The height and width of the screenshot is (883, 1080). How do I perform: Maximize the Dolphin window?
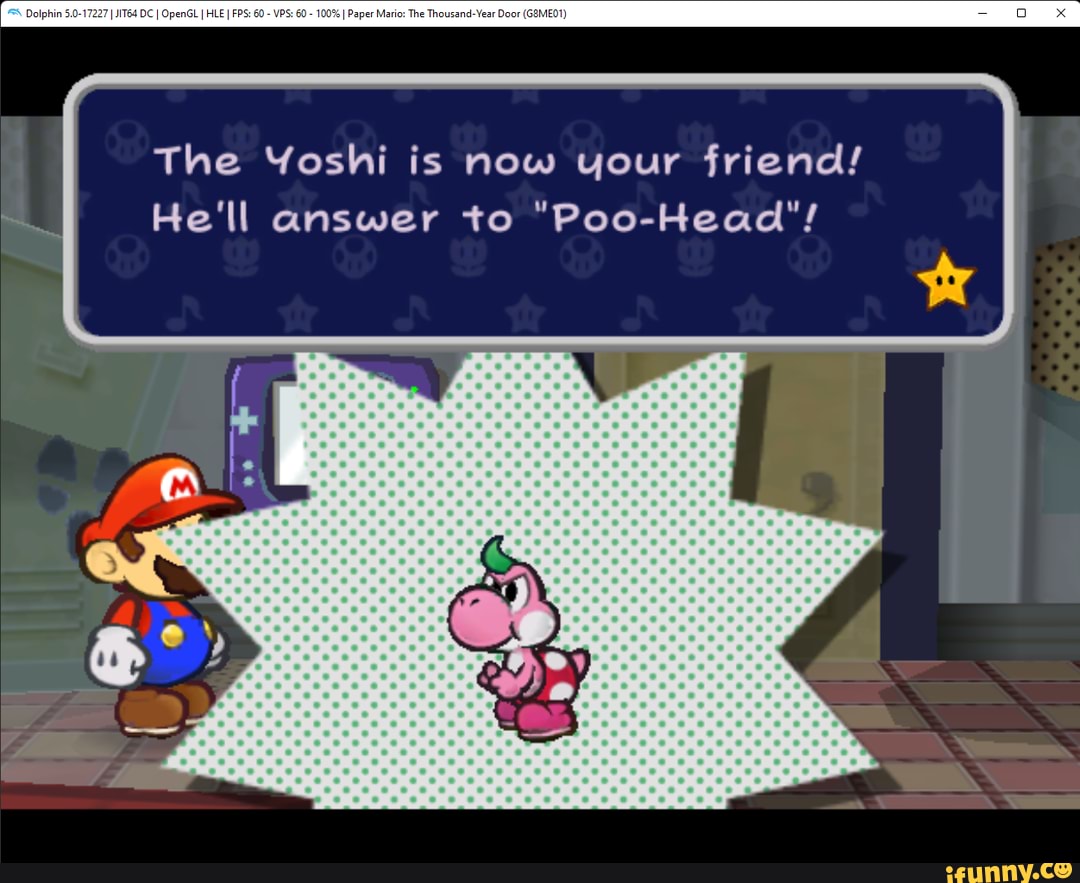[x=1021, y=13]
